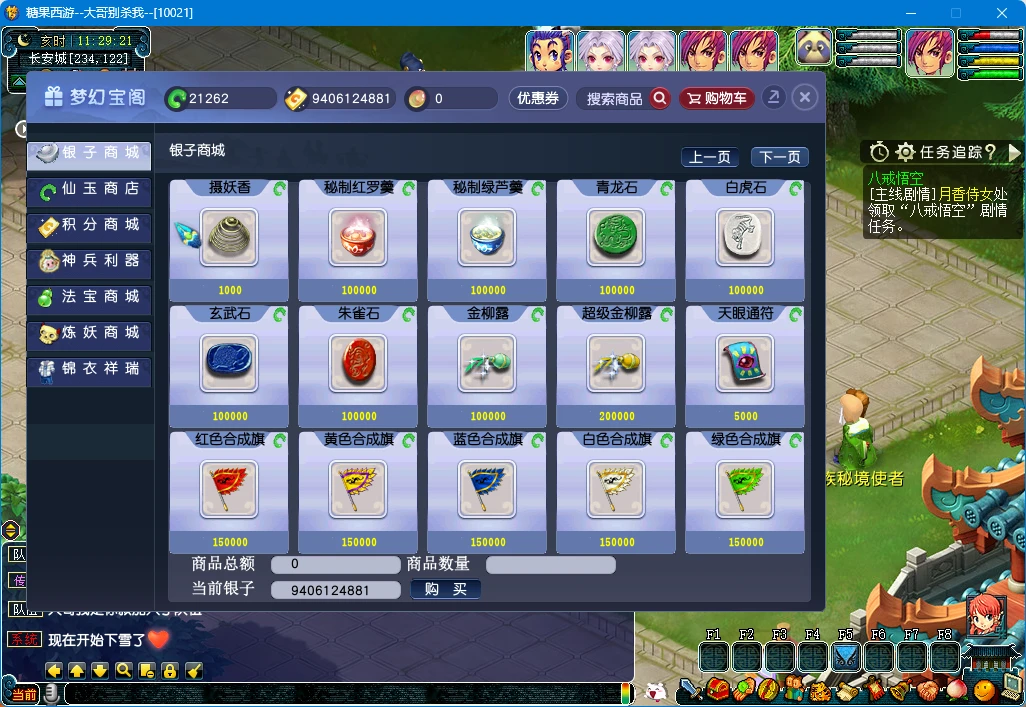Screen dimensions: 1026x707
Task: Select the 摄妖香 item
Action: [x=229, y=237]
